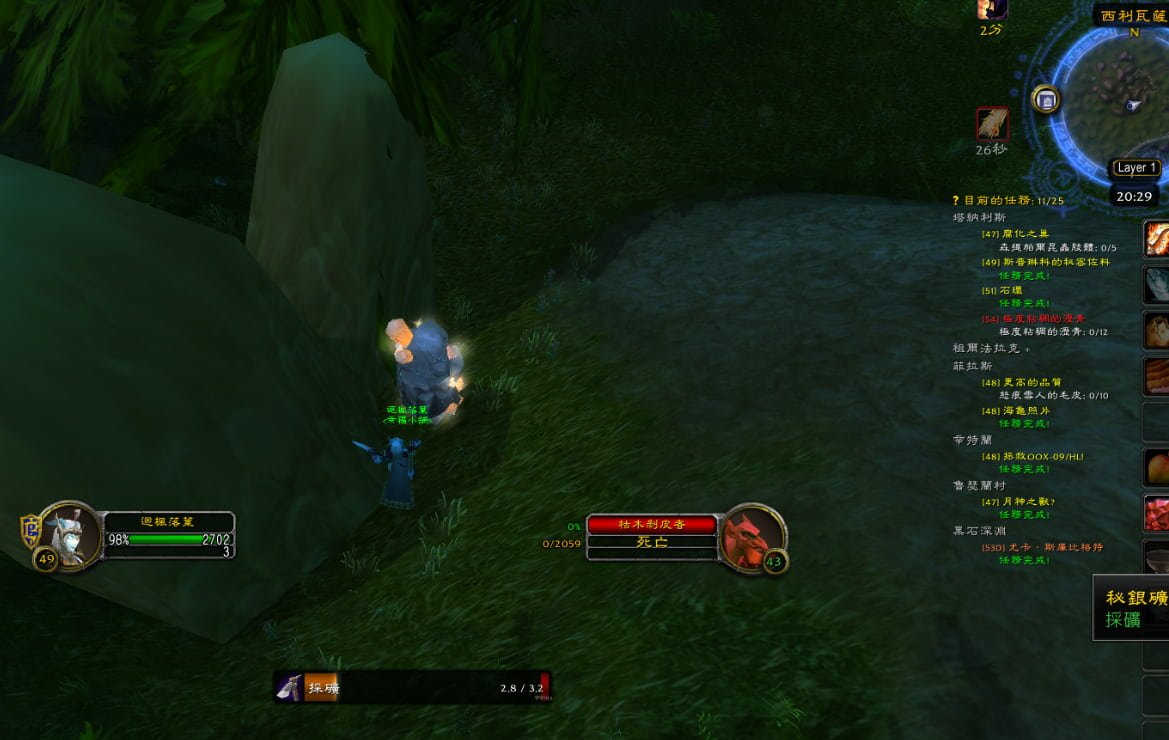Viewport: 1169px width, 740px height.
Task: Use the red meat action bar item
Action: [x=1157, y=512]
